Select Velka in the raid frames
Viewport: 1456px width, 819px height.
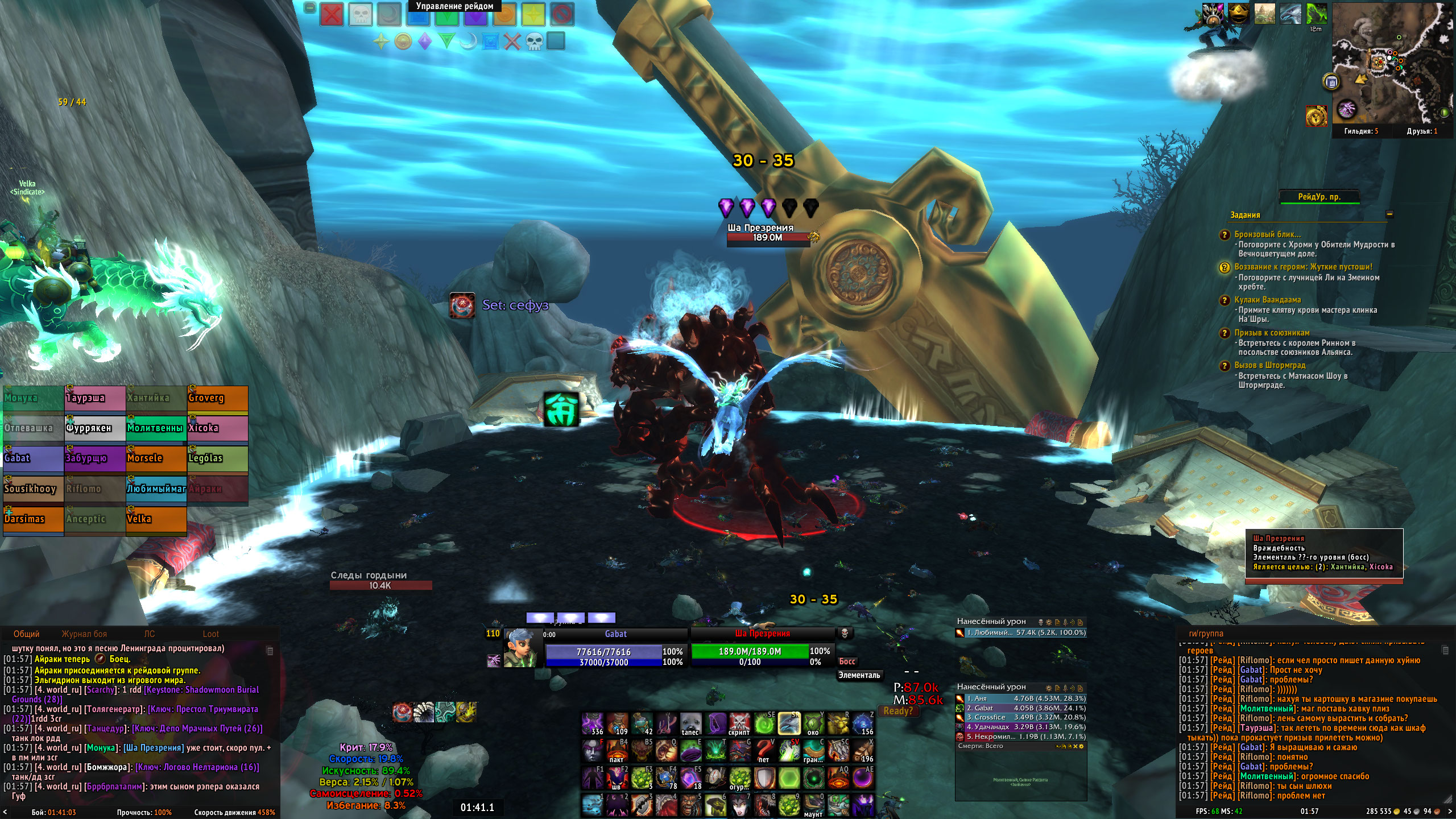(156, 520)
